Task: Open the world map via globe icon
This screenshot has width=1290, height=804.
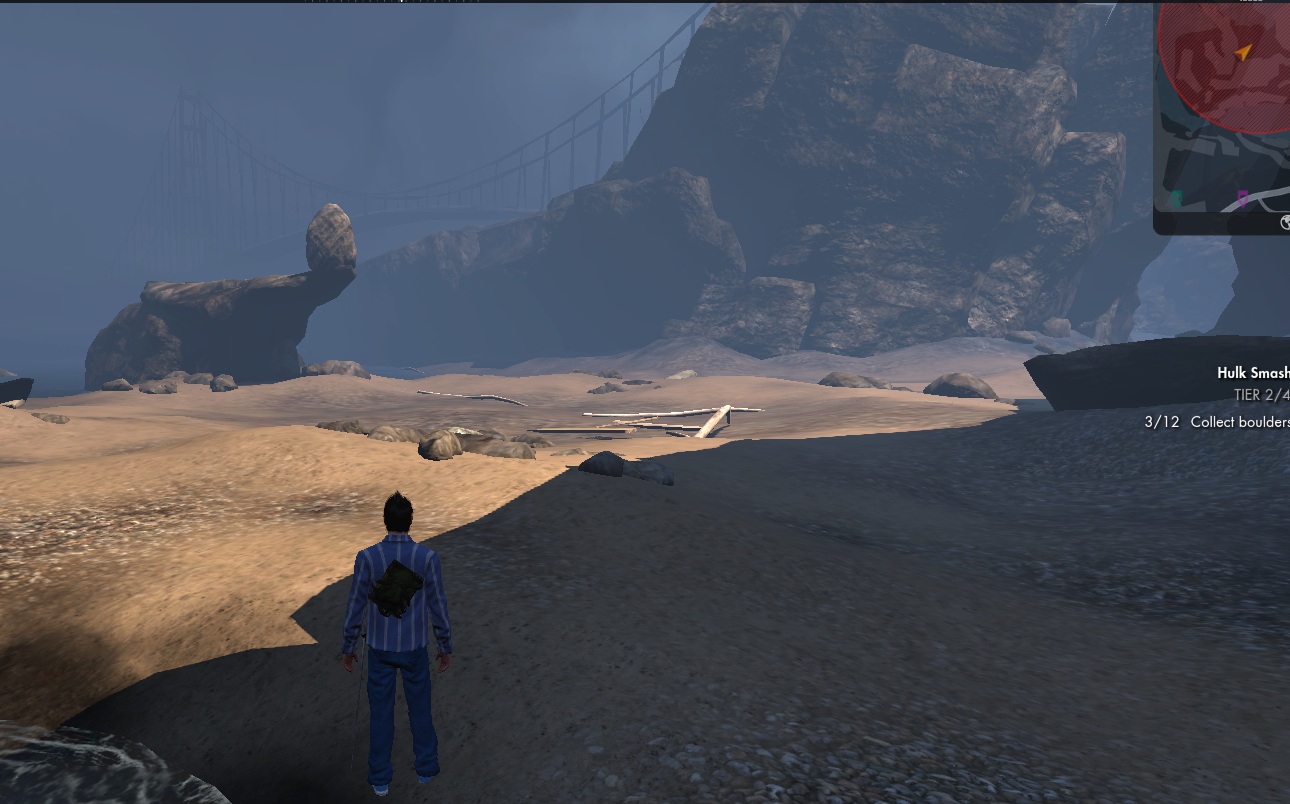Action: tap(1285, 224)
